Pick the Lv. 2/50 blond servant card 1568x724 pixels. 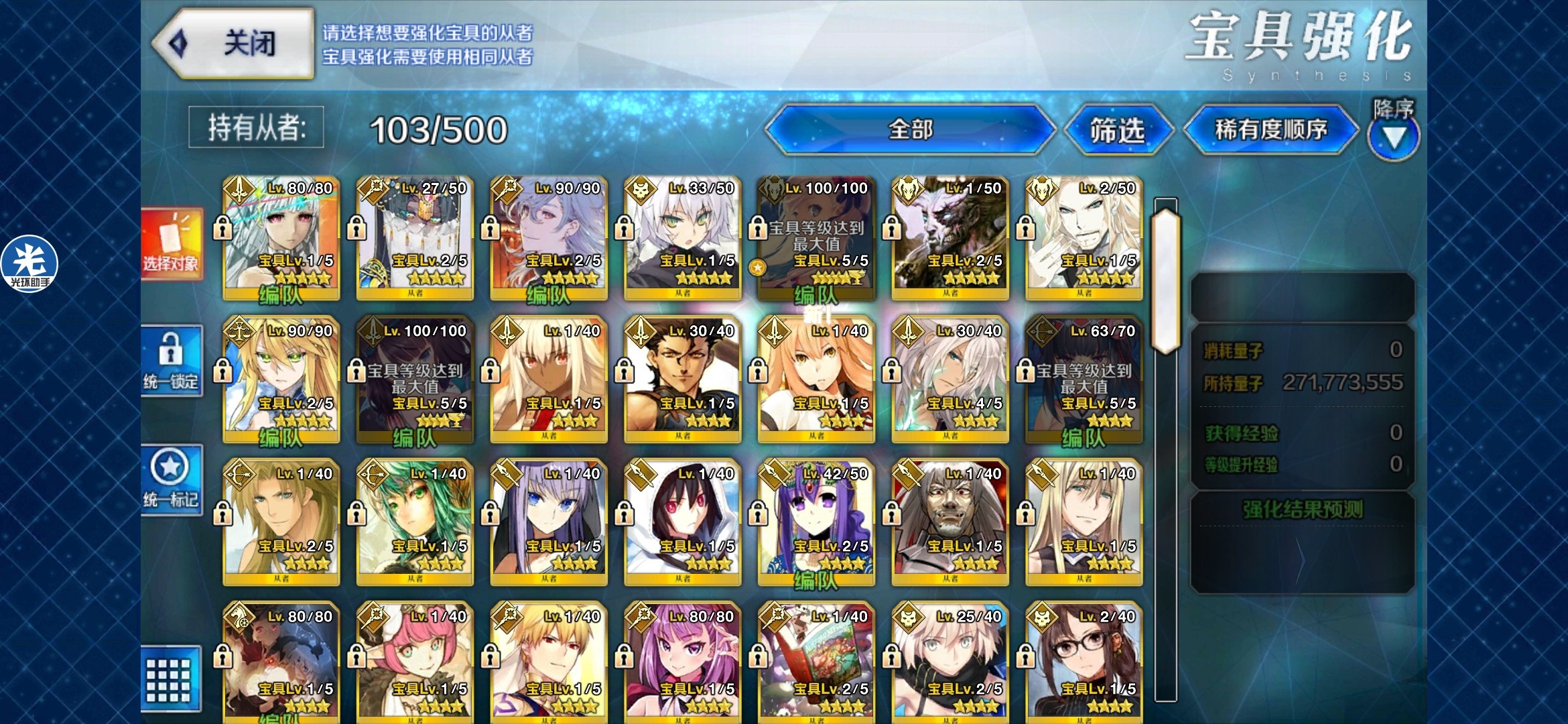[1084, 238]
